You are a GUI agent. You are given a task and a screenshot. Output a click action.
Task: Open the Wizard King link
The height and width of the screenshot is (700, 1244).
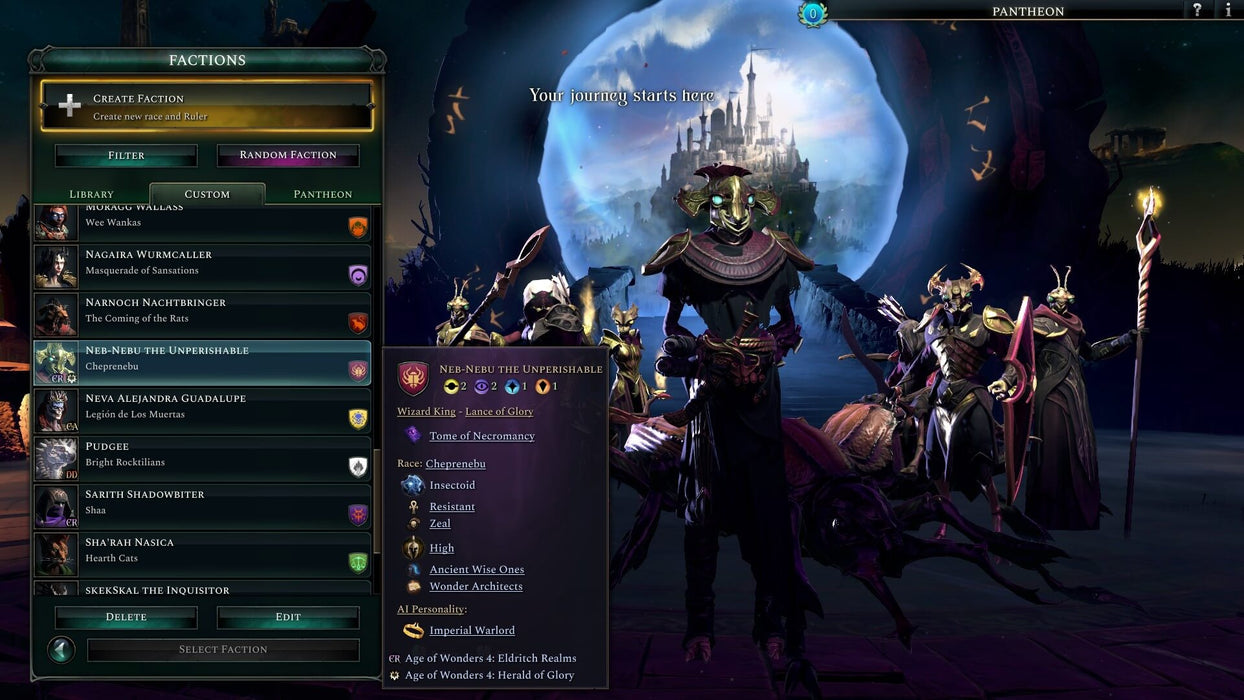pos(427,412)
